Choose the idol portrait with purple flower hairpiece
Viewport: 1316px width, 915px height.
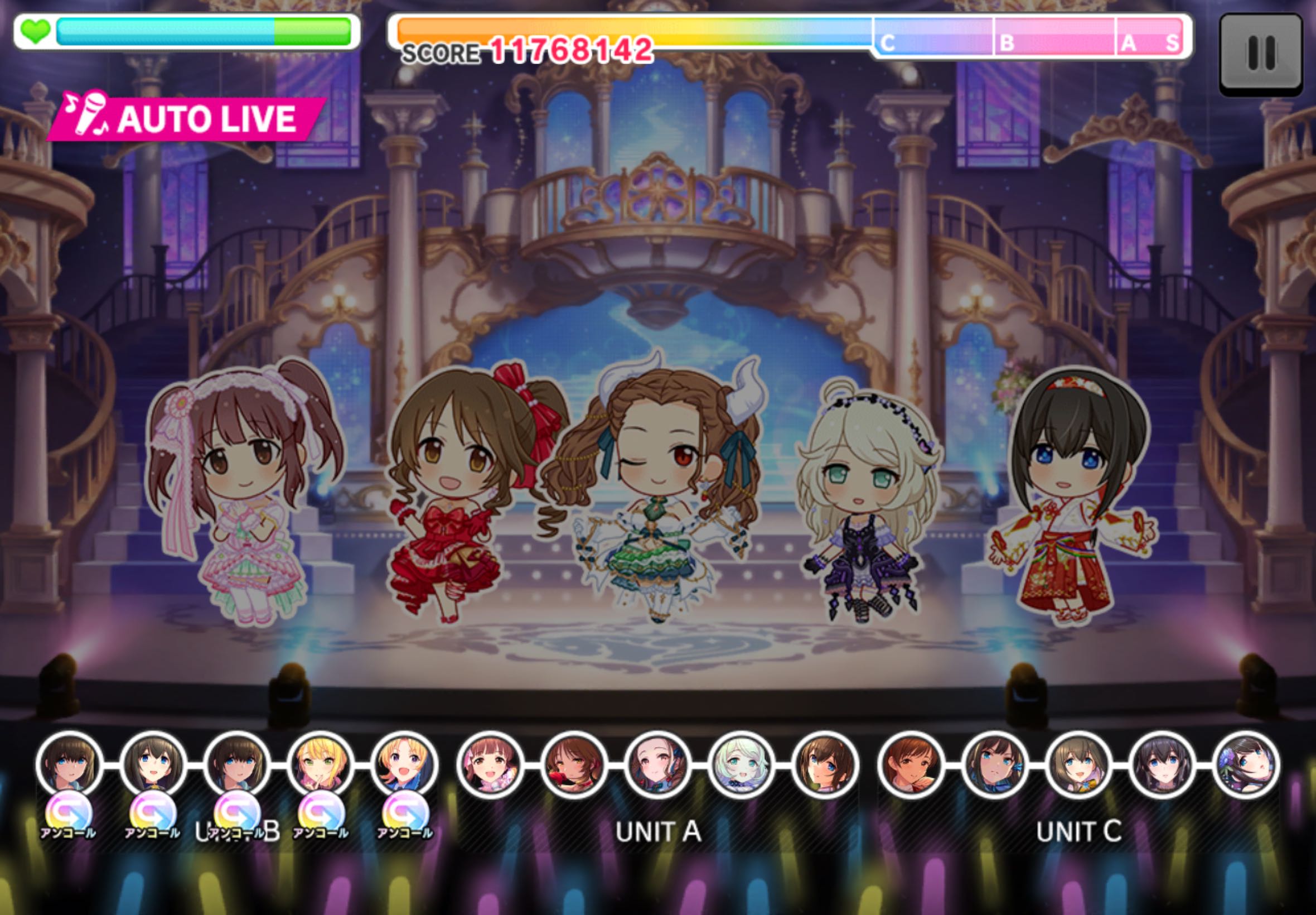(1247, 764)
